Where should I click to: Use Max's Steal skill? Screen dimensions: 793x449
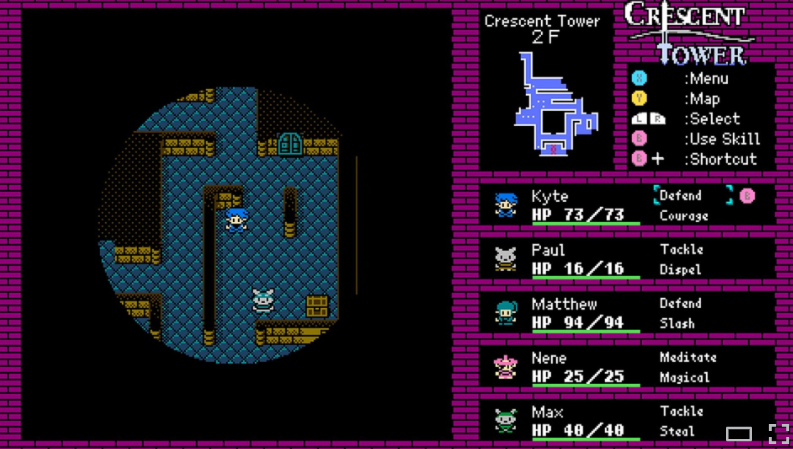click(677, 432)
